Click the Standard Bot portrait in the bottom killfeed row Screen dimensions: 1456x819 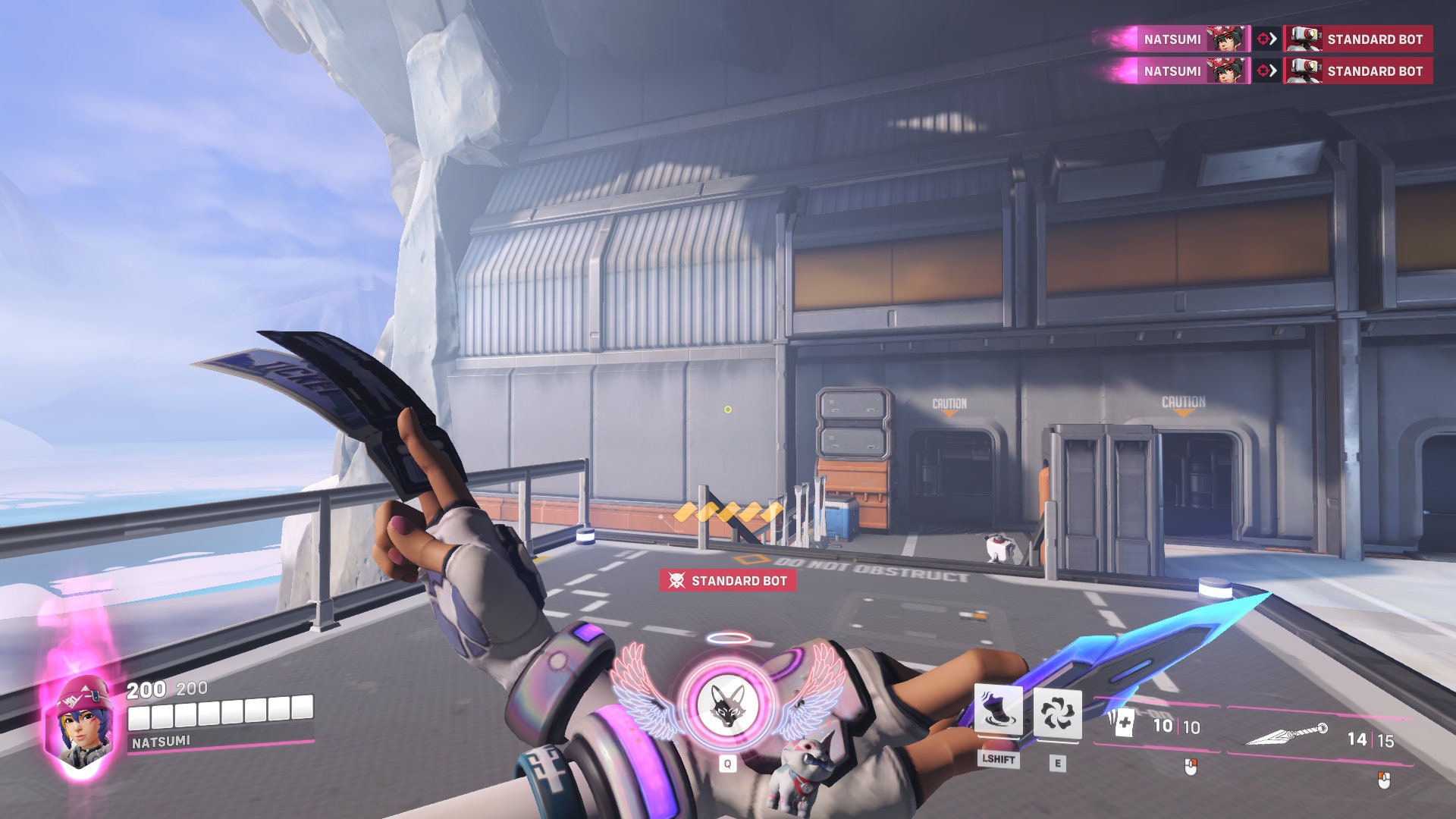click(x=1305, y=71)
